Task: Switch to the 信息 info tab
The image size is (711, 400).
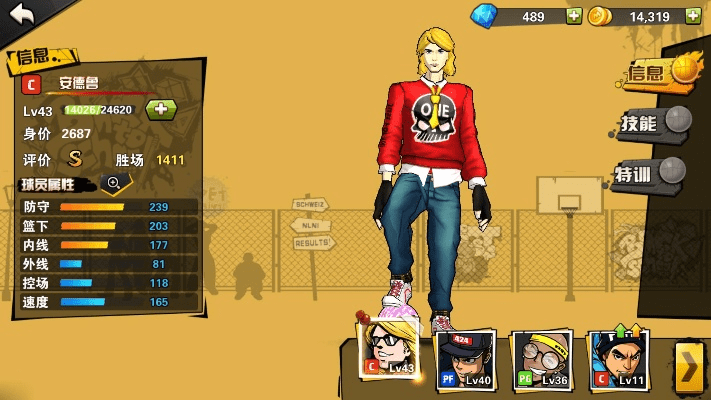Action: [x=656, y=71]
